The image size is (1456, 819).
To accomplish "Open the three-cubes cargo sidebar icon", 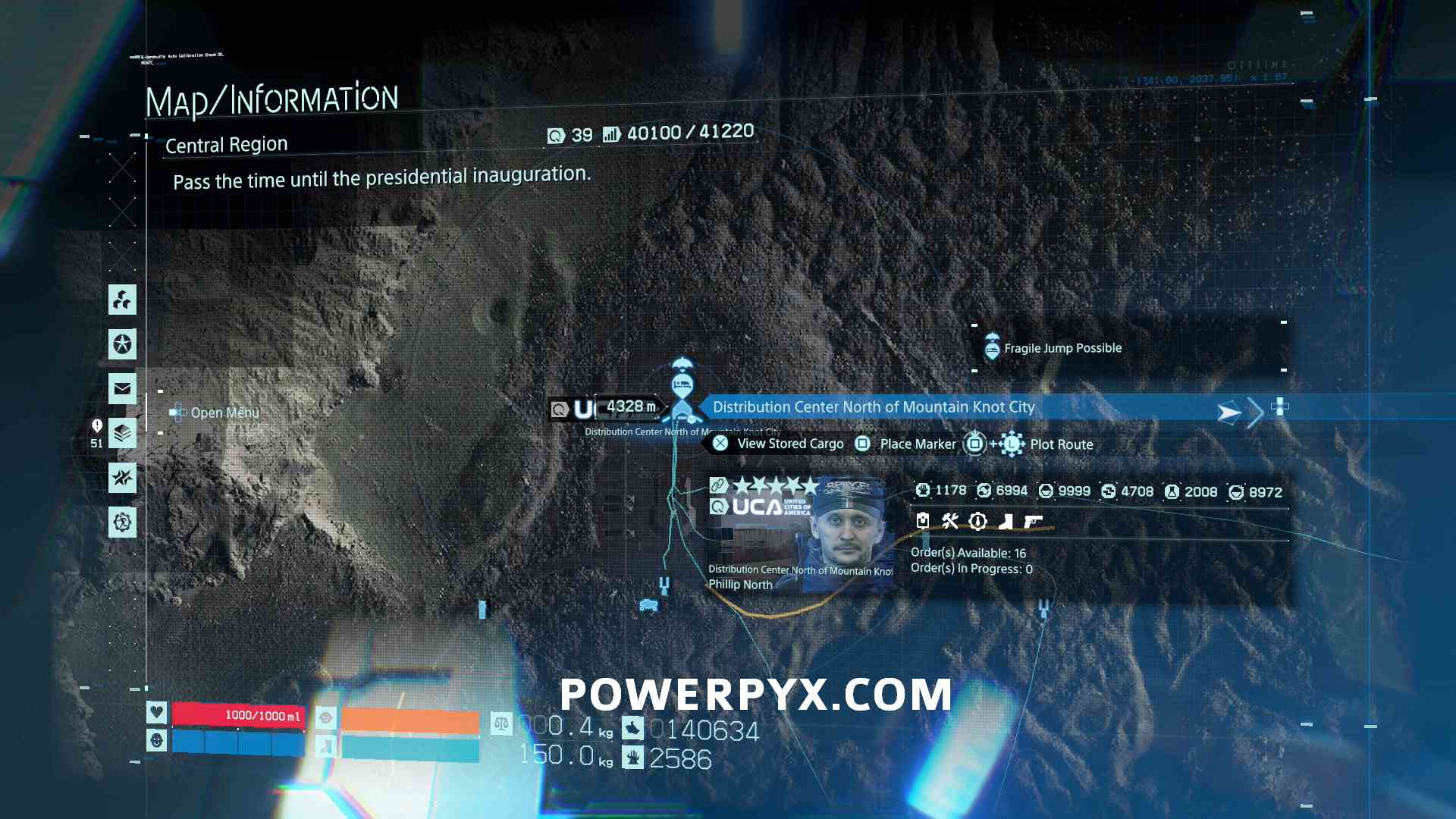I will pyautogui.click(x=122, y=300).
